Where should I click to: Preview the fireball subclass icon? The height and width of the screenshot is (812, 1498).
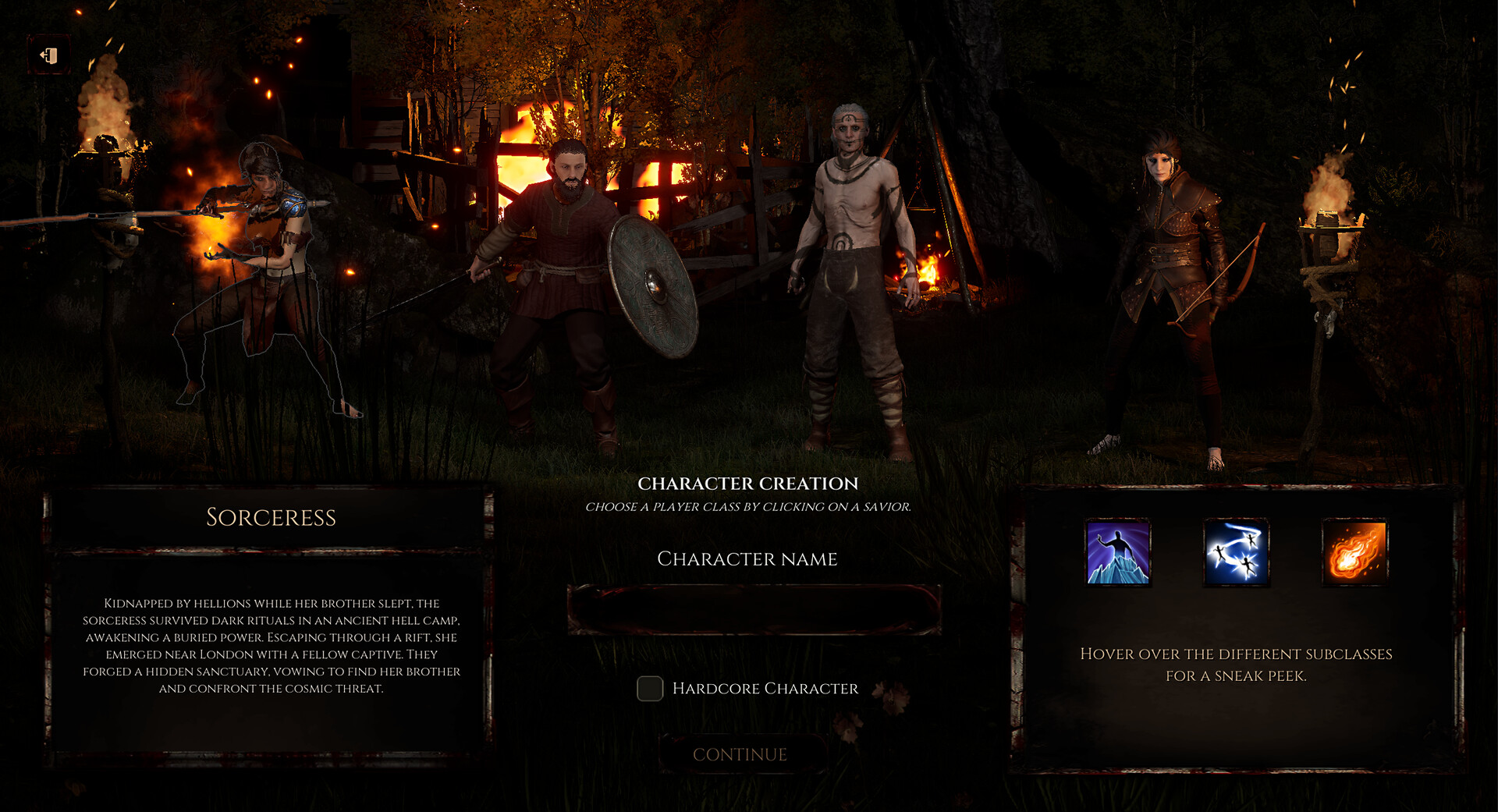1355,553
